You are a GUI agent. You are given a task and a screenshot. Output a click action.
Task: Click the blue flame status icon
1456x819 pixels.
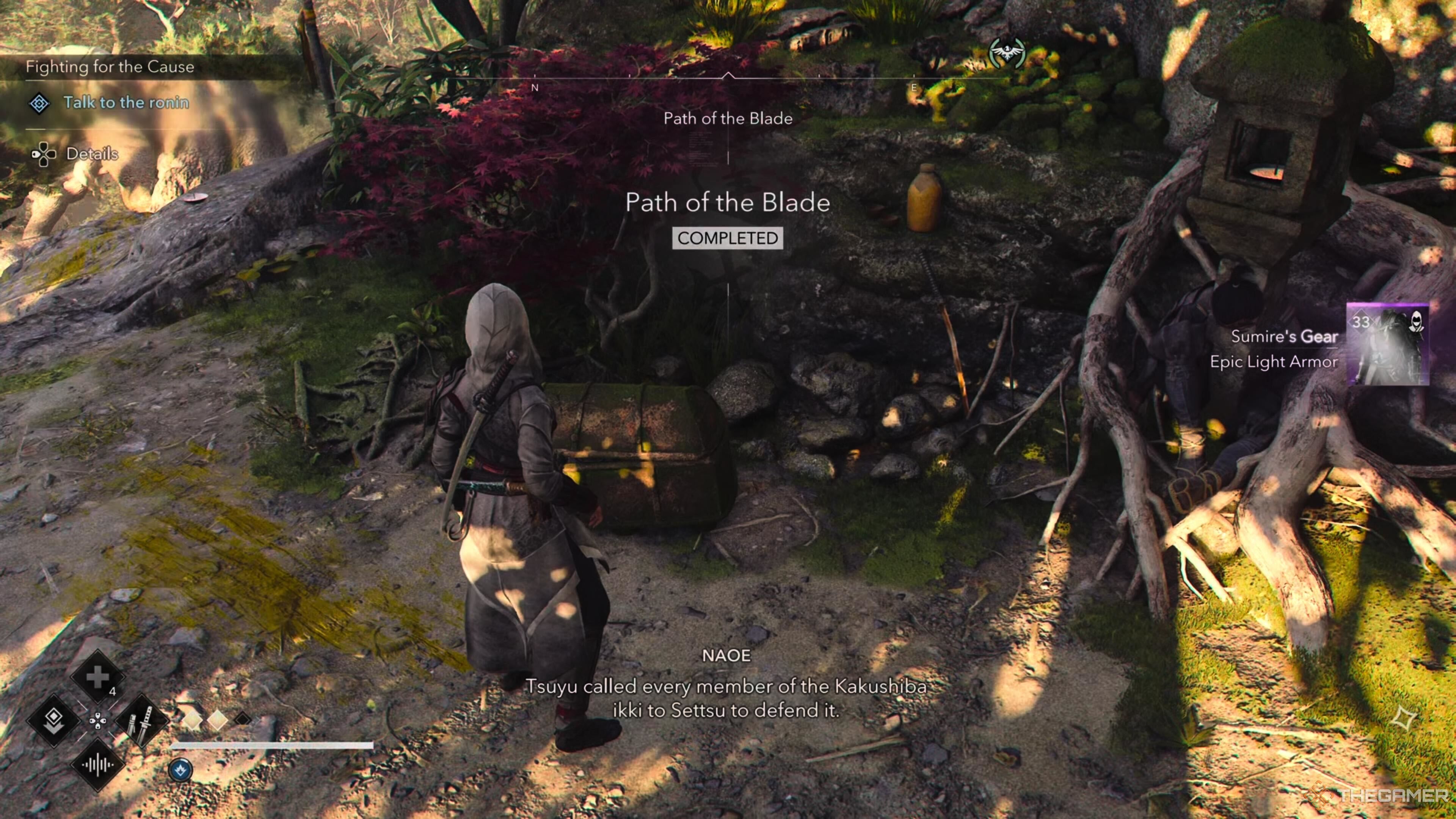click(181, 770)
